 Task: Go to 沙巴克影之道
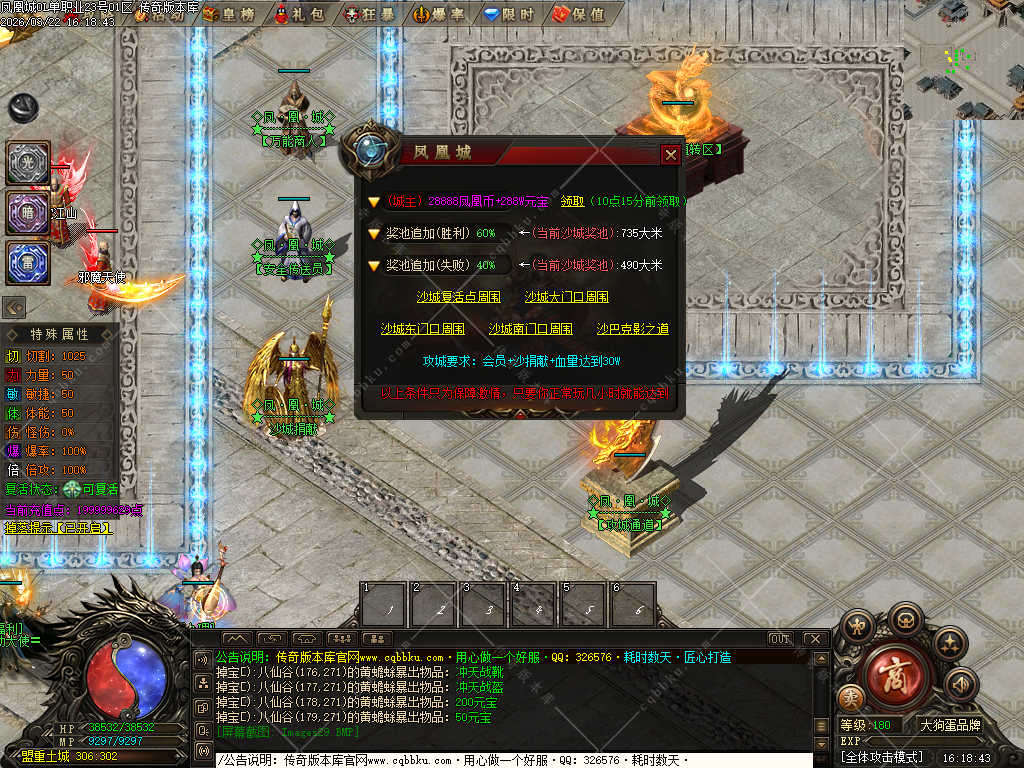click(x=633, y=329)
